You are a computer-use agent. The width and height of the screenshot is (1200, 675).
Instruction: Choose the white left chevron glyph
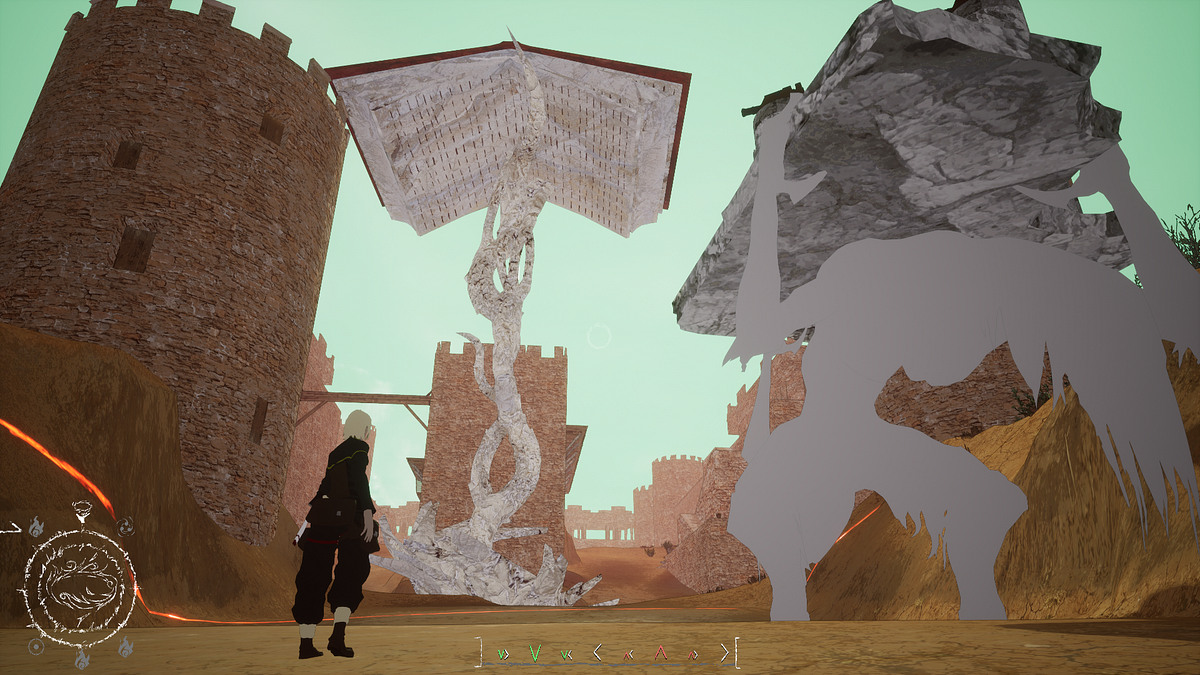point(597,653)
